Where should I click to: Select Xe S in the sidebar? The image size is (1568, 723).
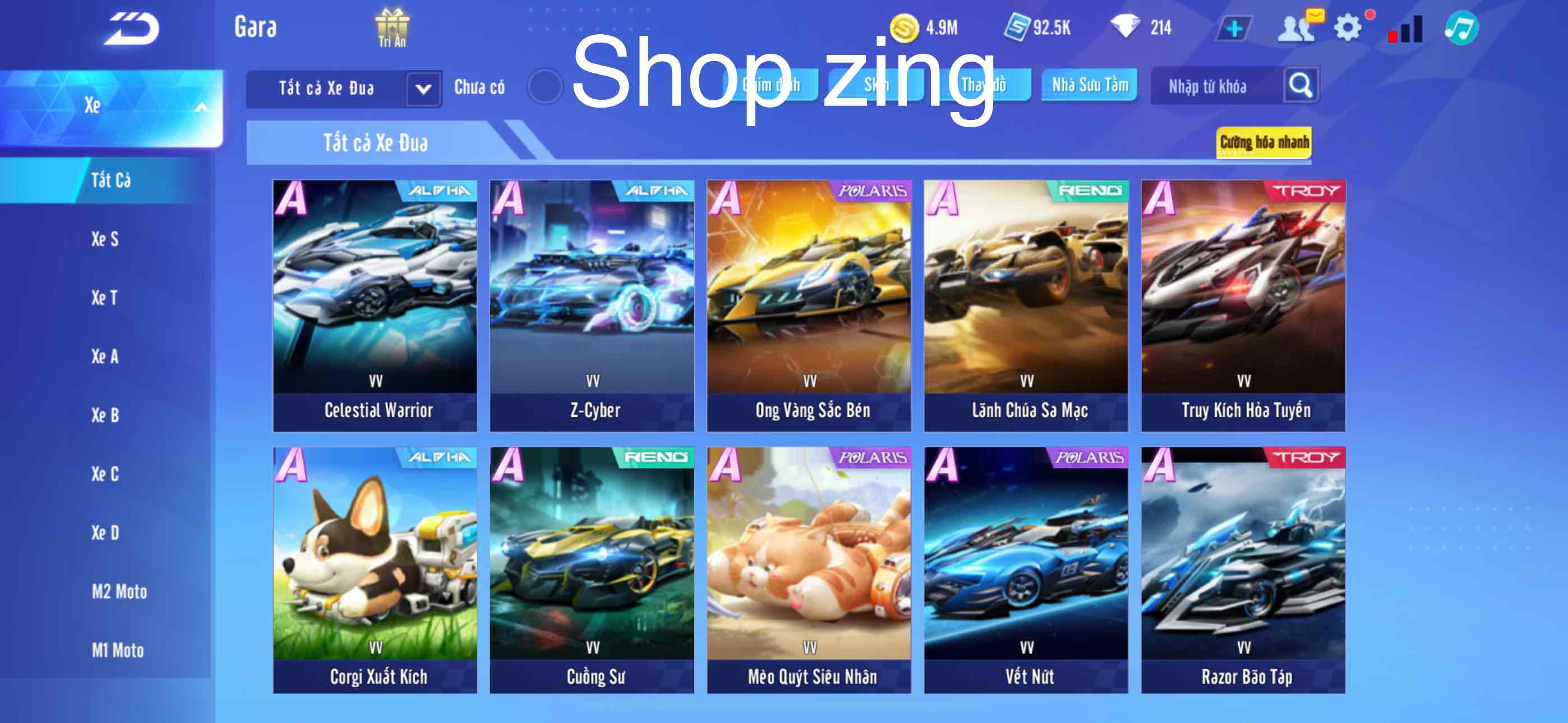pos(104,239)
